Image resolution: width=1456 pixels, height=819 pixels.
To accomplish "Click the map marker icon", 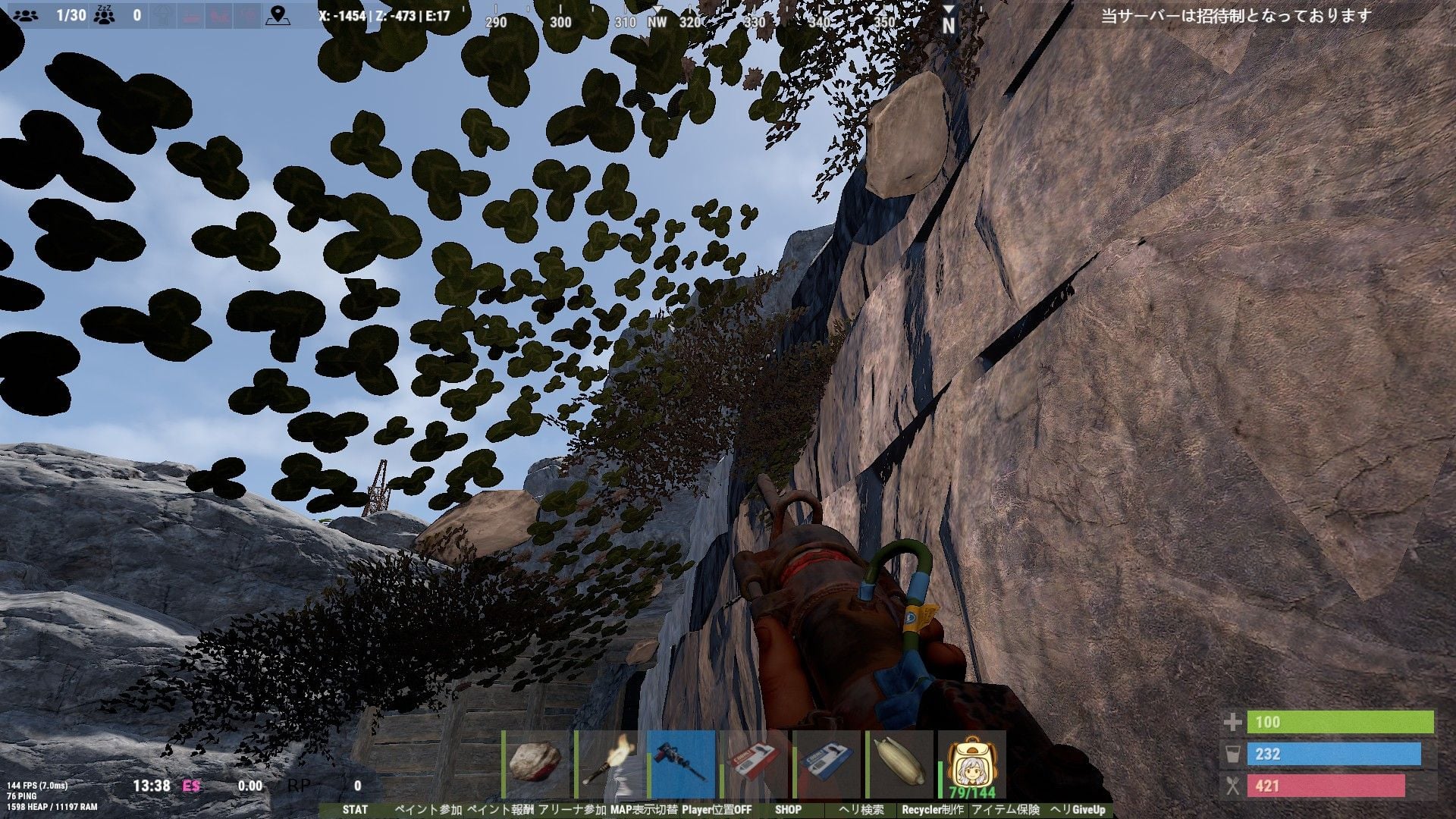I will click(x=279, y=14).
